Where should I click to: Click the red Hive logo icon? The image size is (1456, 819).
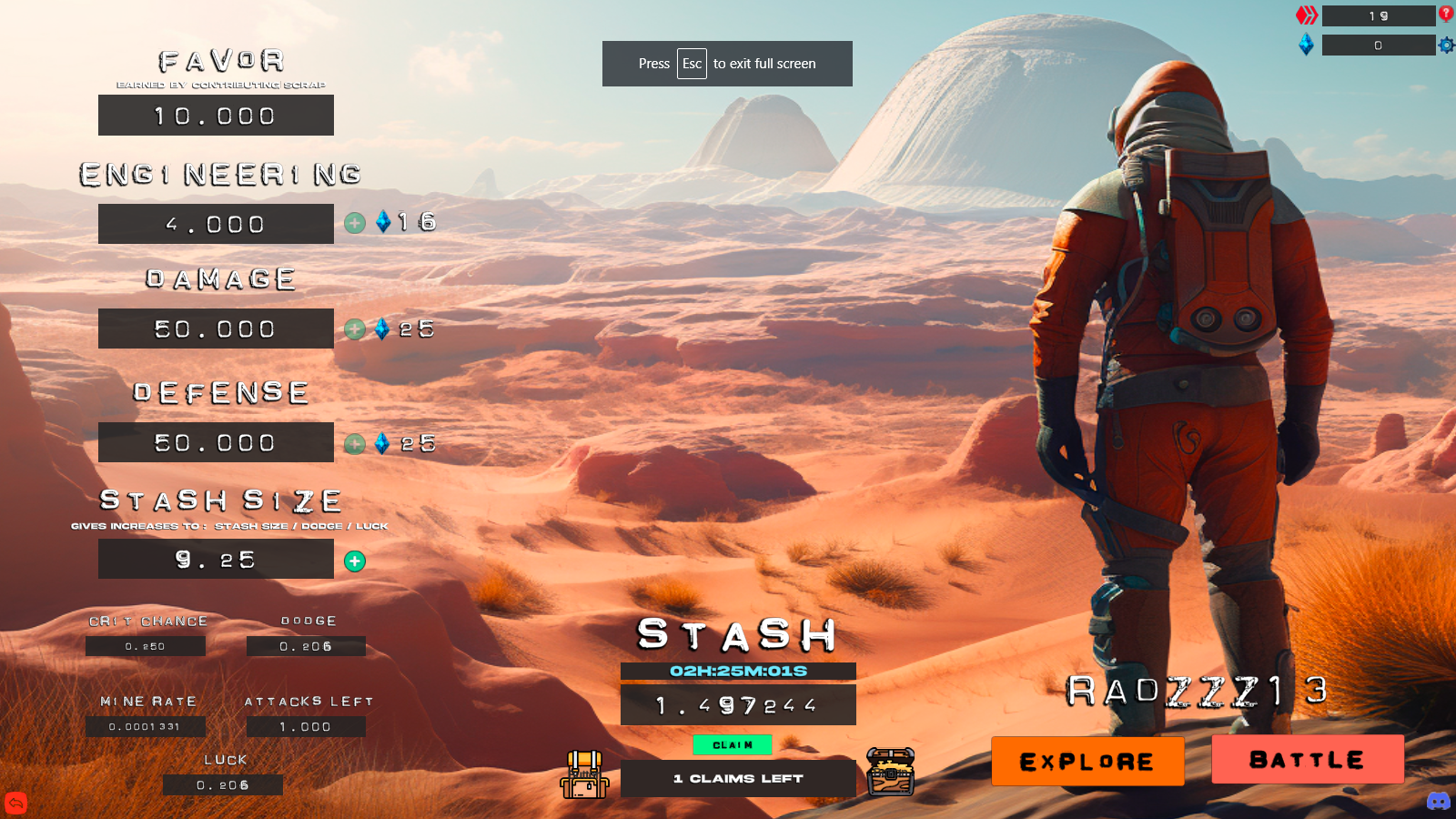pos(1307,15)
